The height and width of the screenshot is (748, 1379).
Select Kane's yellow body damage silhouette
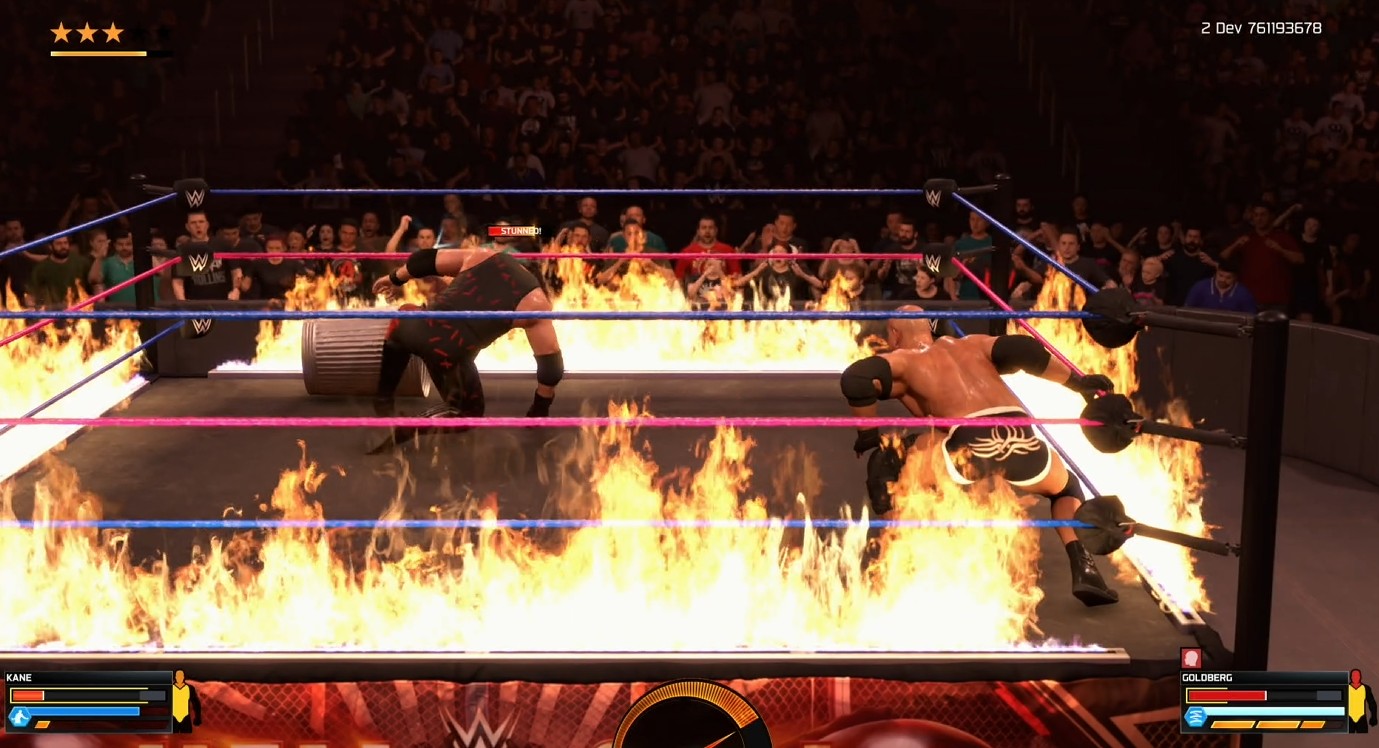(184, 699)
